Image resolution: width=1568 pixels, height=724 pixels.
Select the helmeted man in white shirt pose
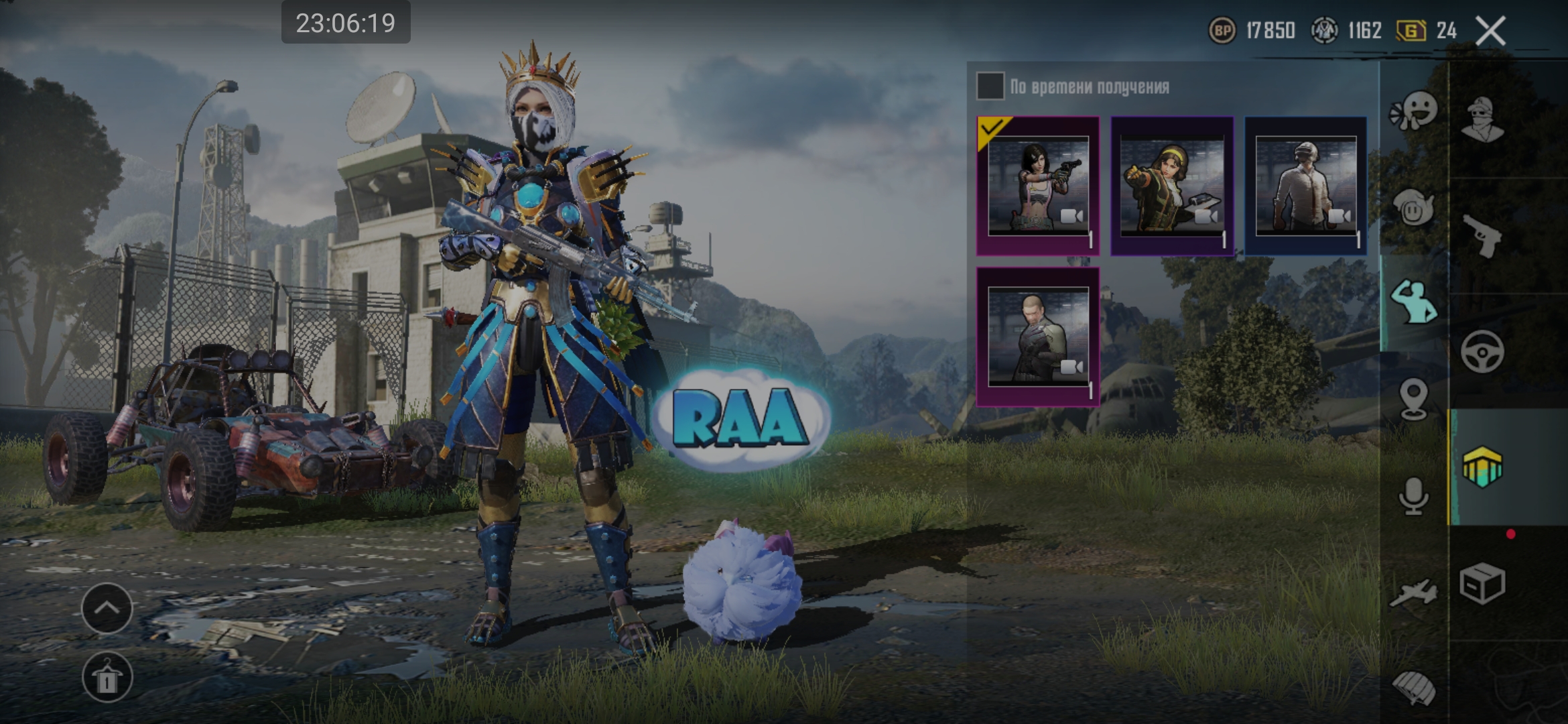point(1305,186)
